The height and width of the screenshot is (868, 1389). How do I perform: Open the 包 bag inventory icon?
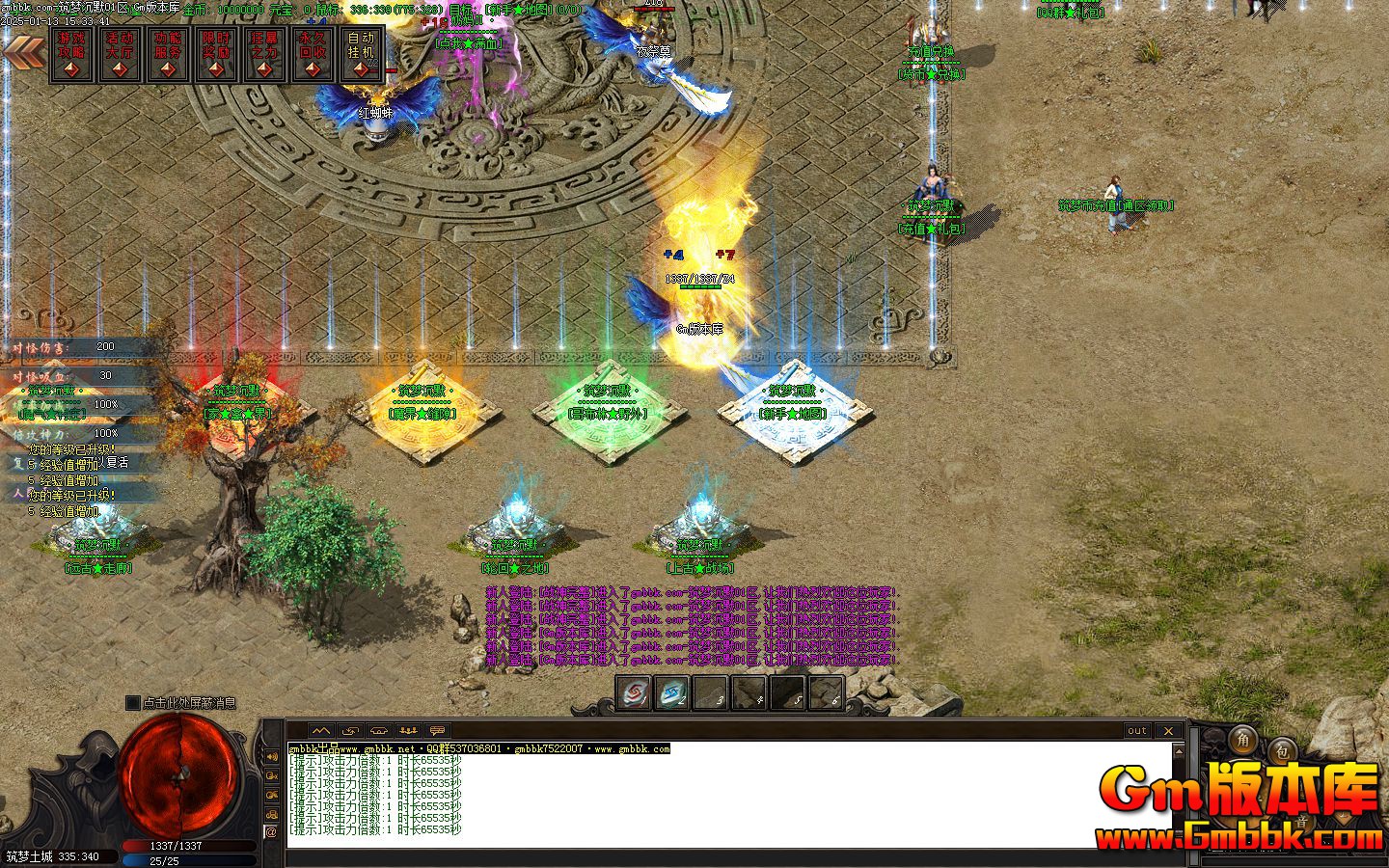(1283, 750)
